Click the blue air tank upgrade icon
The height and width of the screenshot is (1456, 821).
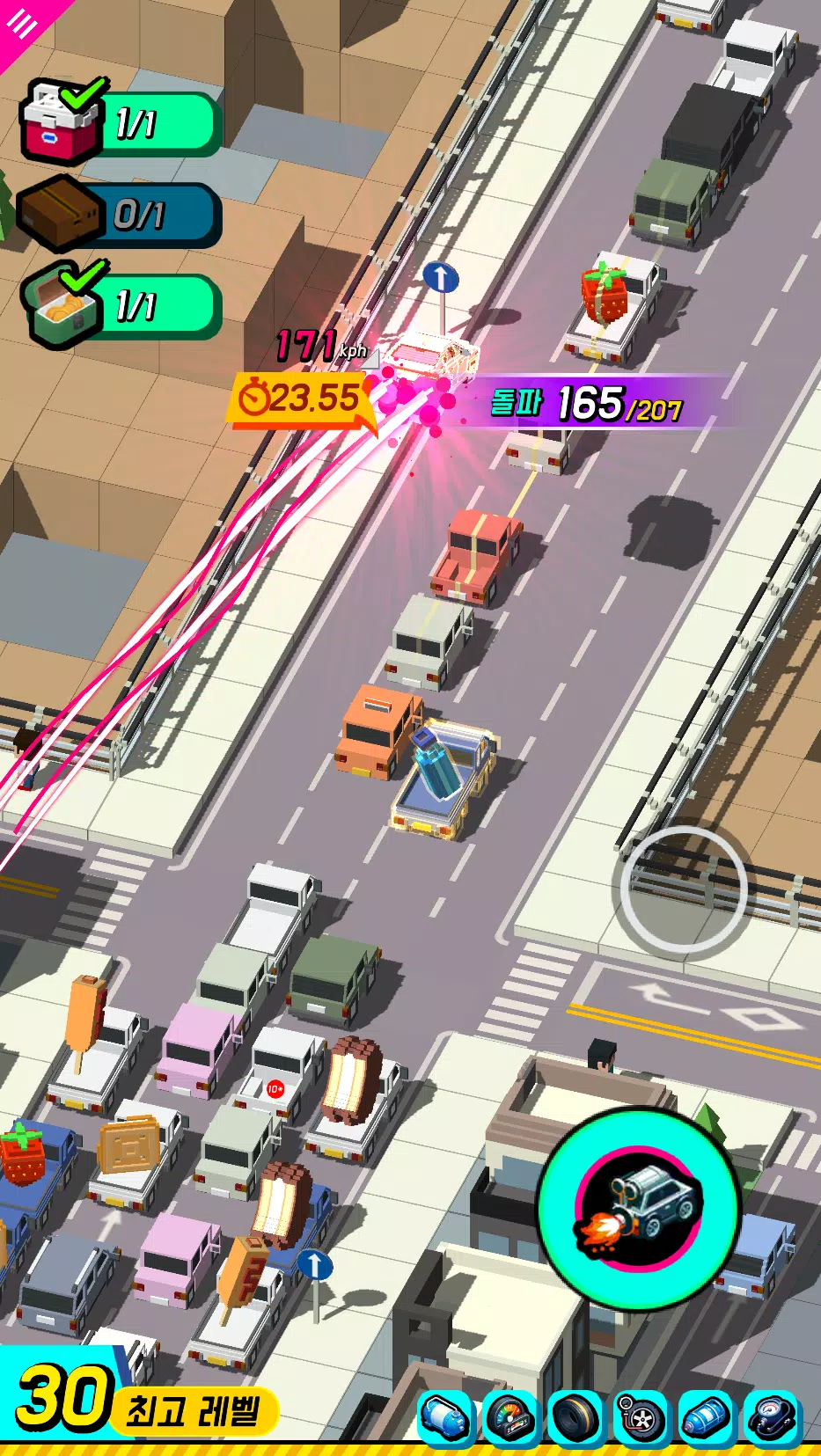pyautogui.click(x=444, y=1417)
